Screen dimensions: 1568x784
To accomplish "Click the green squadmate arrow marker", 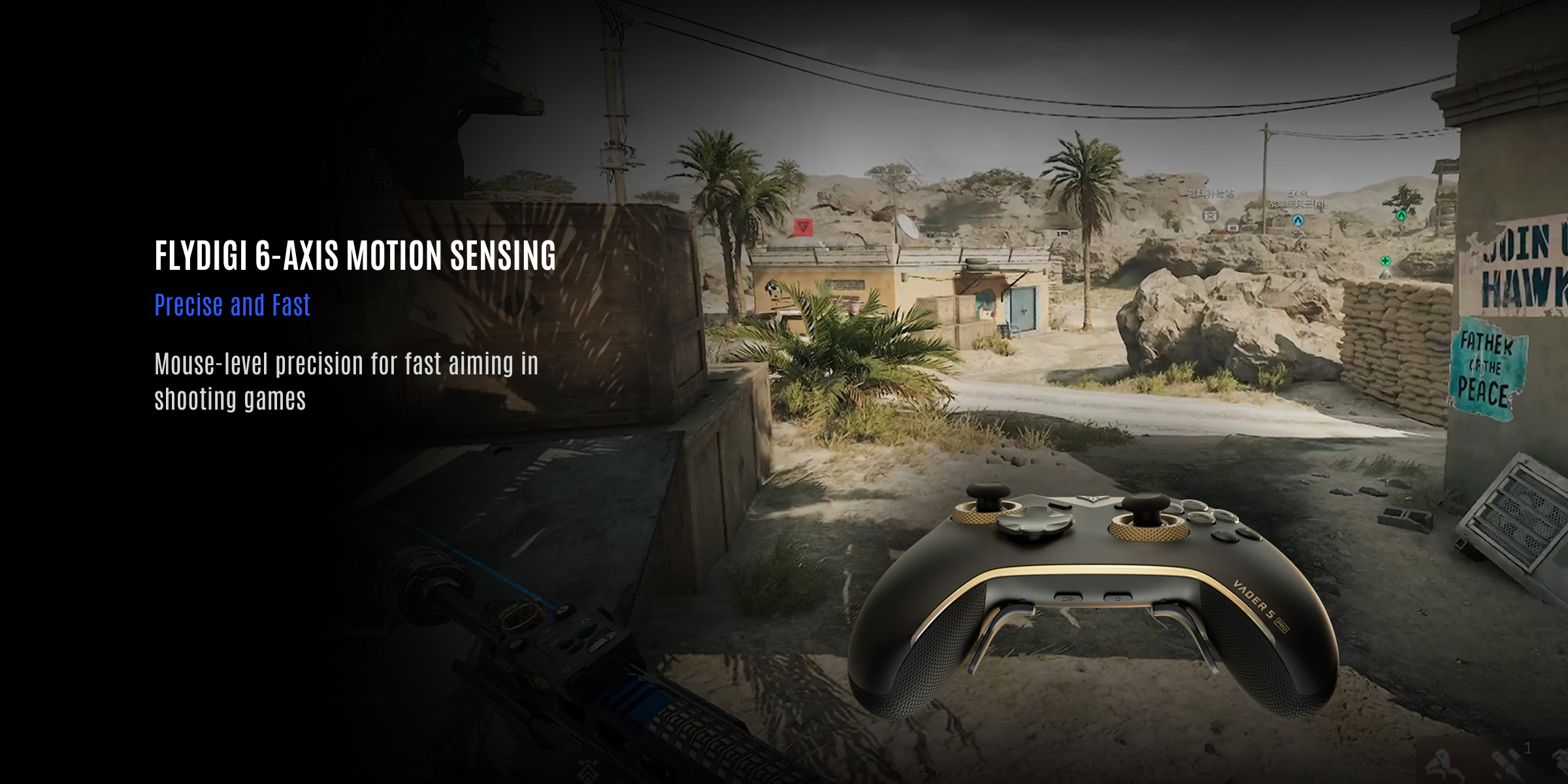I will 1401,215.
